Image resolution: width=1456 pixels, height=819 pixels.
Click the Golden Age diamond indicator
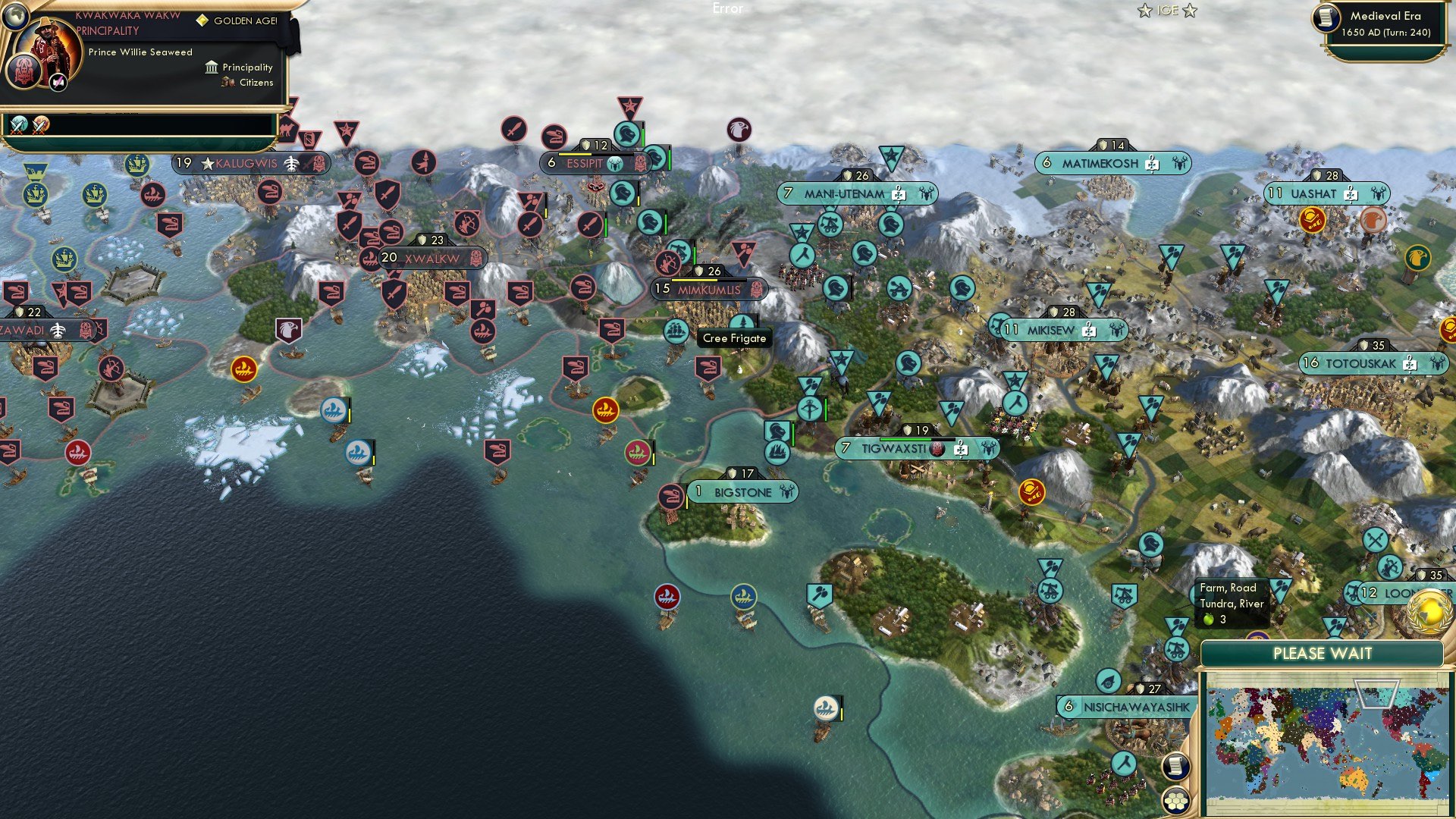pos(201,20)
